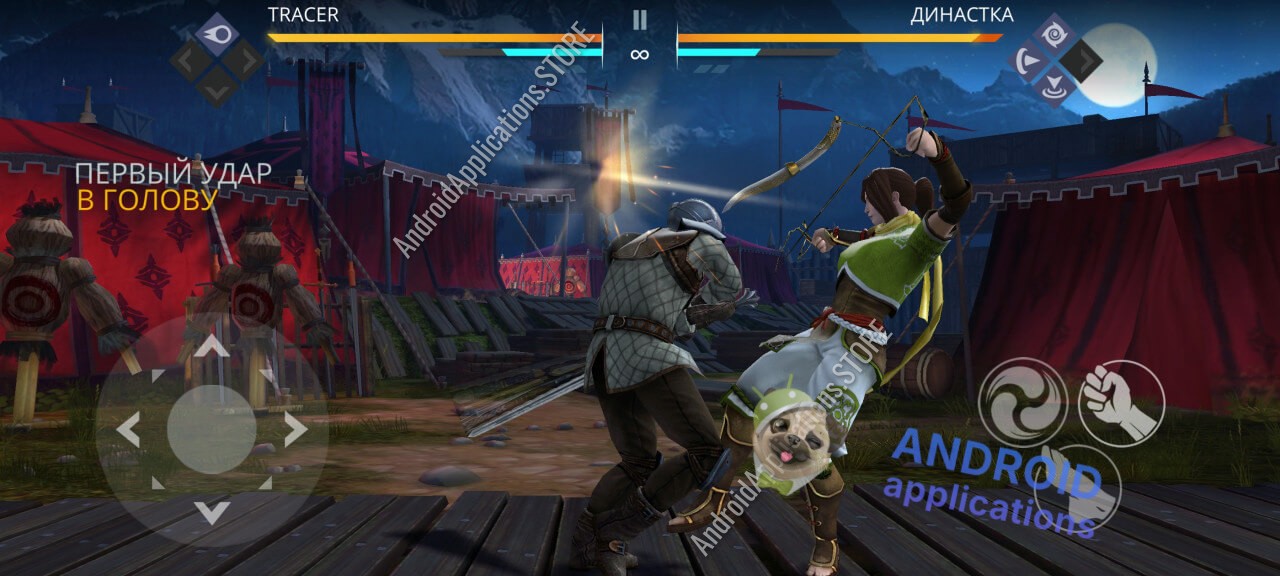This screenshot has height=576, width=1280.
Task: Select the opponent's spiral vortex ability diamond
Action: coord(1054,33)
